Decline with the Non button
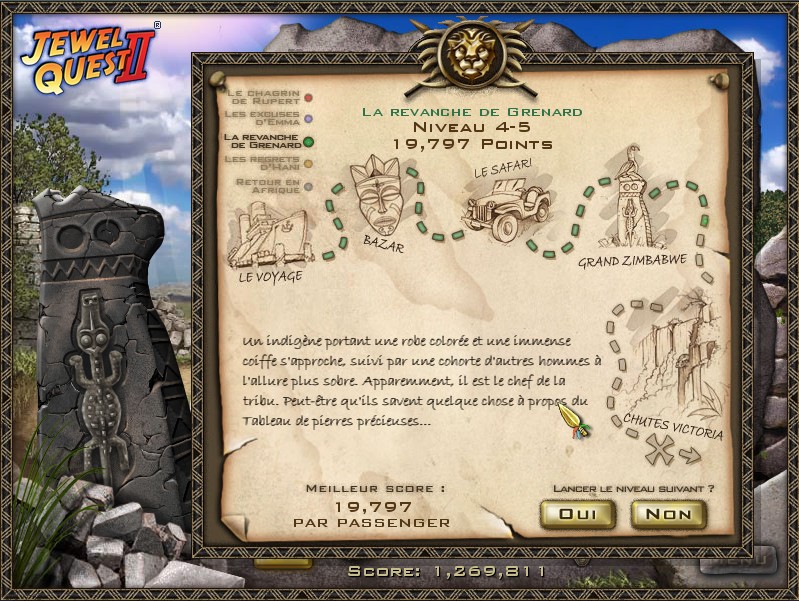The image size is (799, 601). pyautogui.click(x=668, y=514)
